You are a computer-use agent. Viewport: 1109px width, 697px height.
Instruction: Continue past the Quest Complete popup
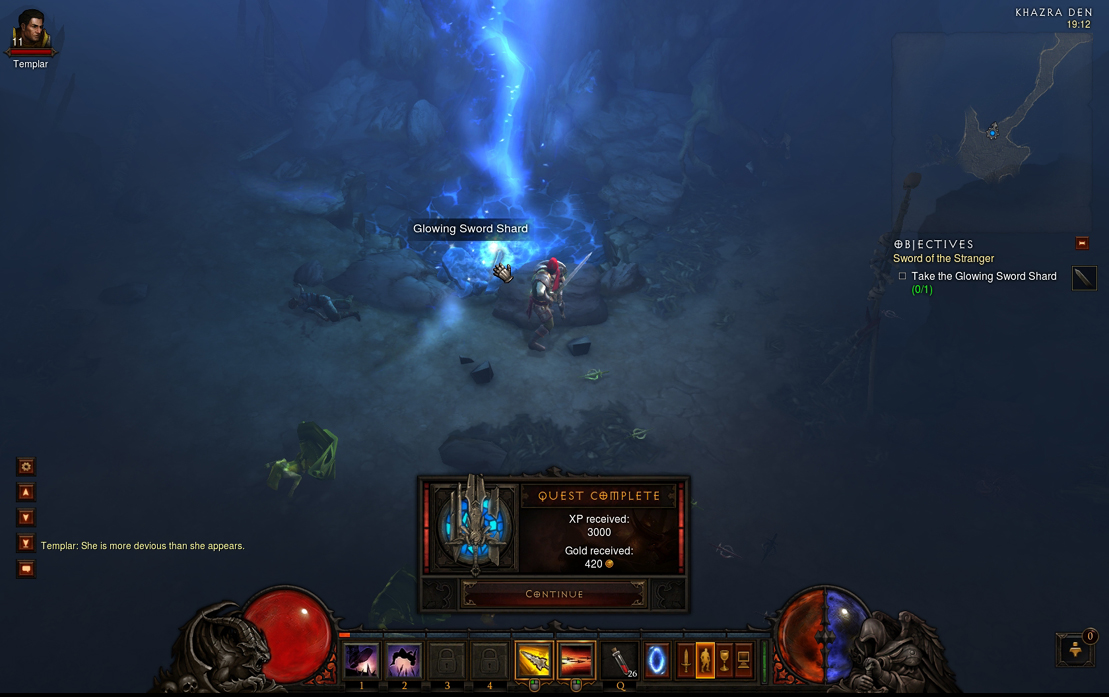coord(554,594)
